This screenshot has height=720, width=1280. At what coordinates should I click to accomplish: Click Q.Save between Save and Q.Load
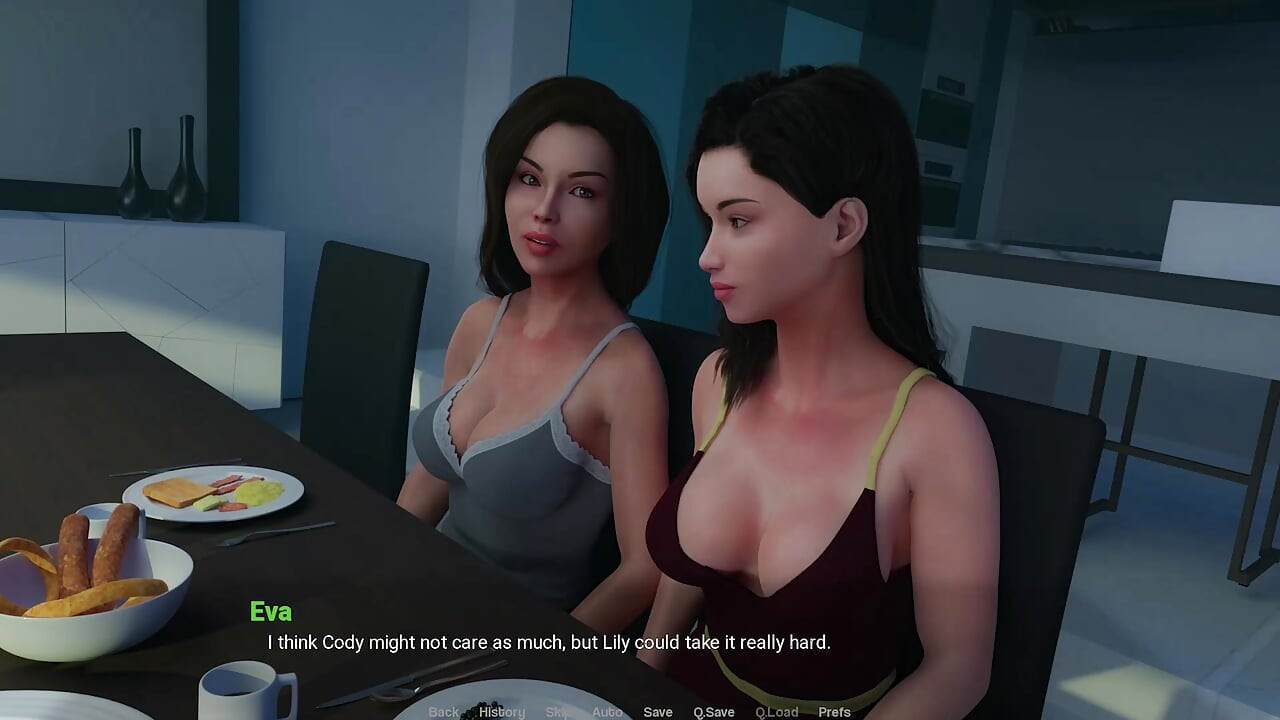pyautogui.click(x=712, y=711)
